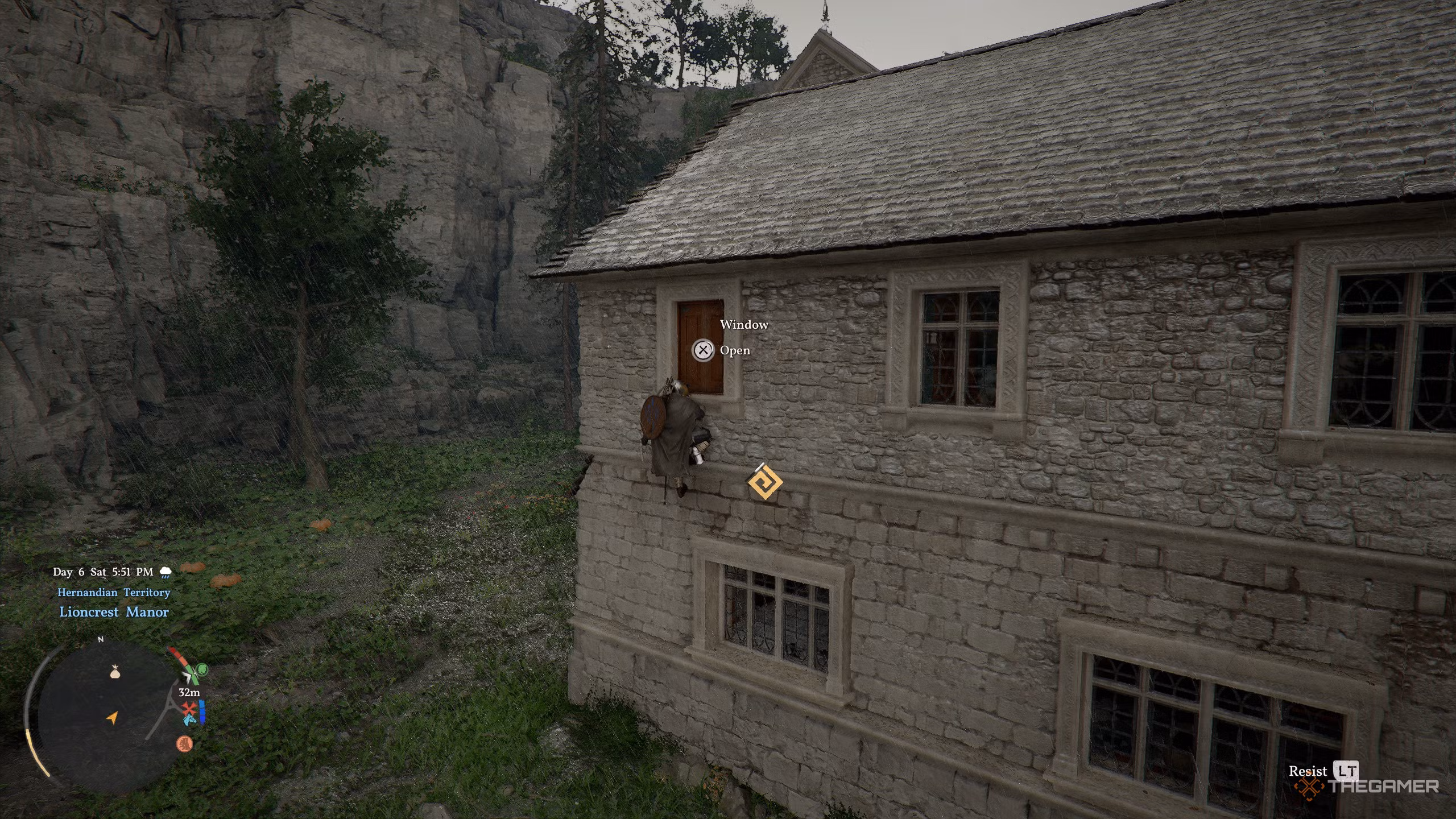
Task: Select the white loot sack icon on minimap
Action: coord(115,672)
